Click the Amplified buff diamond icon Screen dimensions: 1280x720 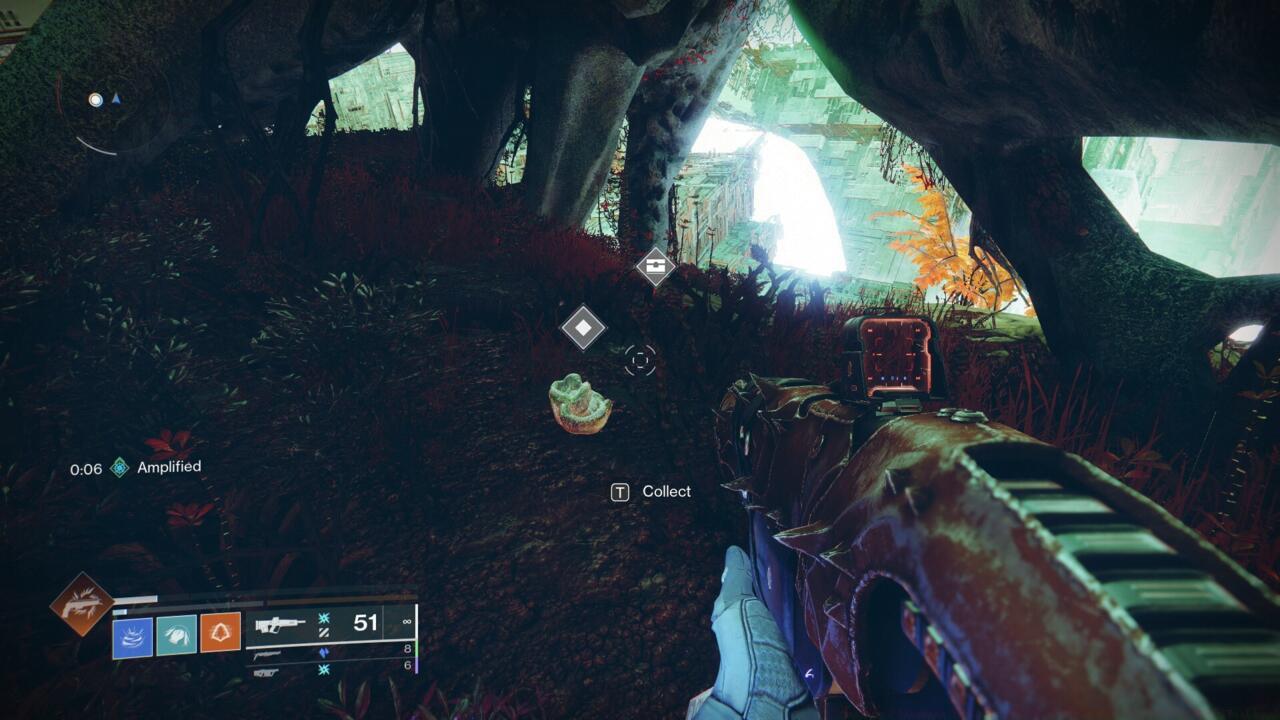[119, 467]
